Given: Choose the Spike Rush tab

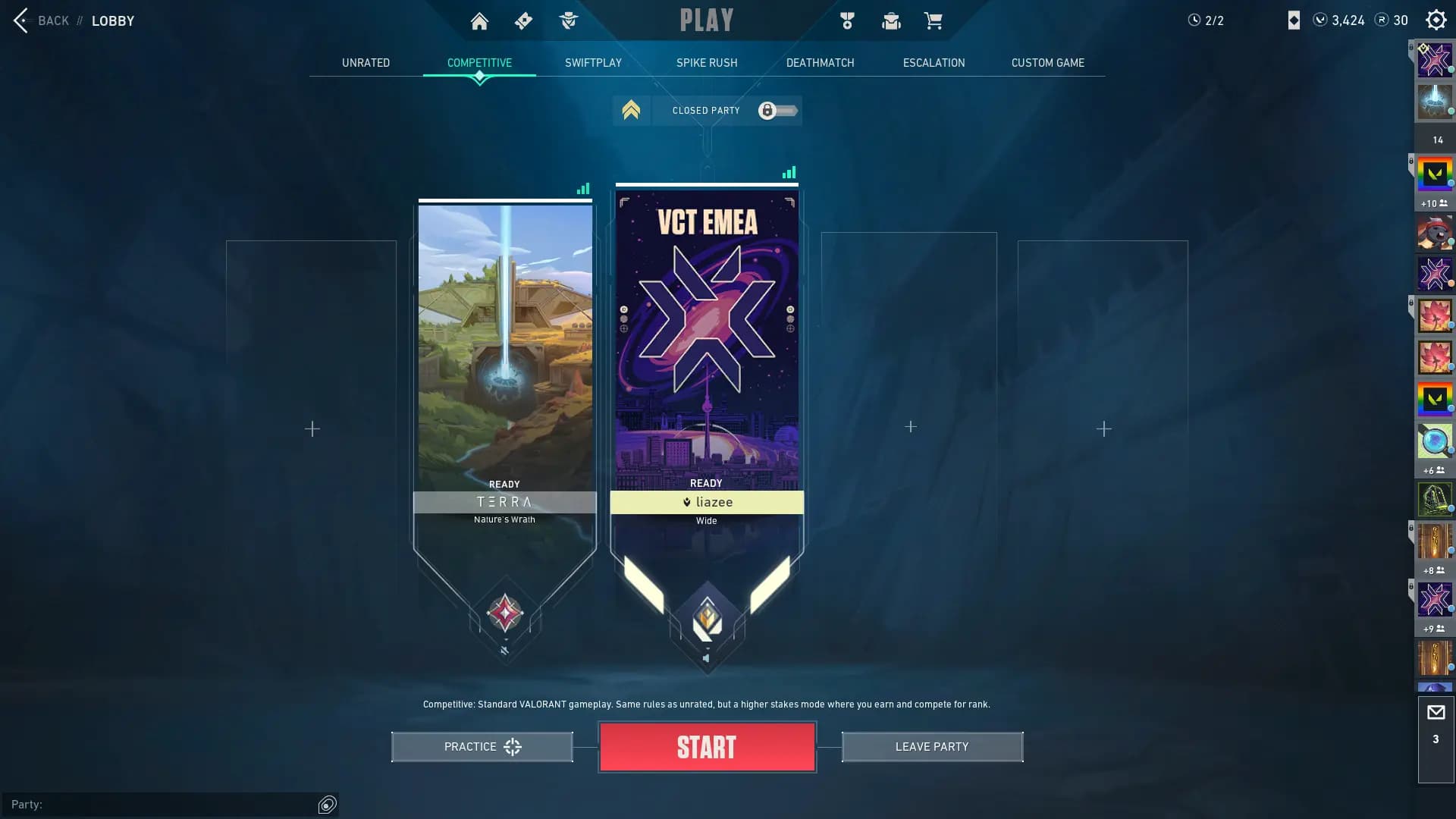Looking at the screenshot, I should pos(707,63).
